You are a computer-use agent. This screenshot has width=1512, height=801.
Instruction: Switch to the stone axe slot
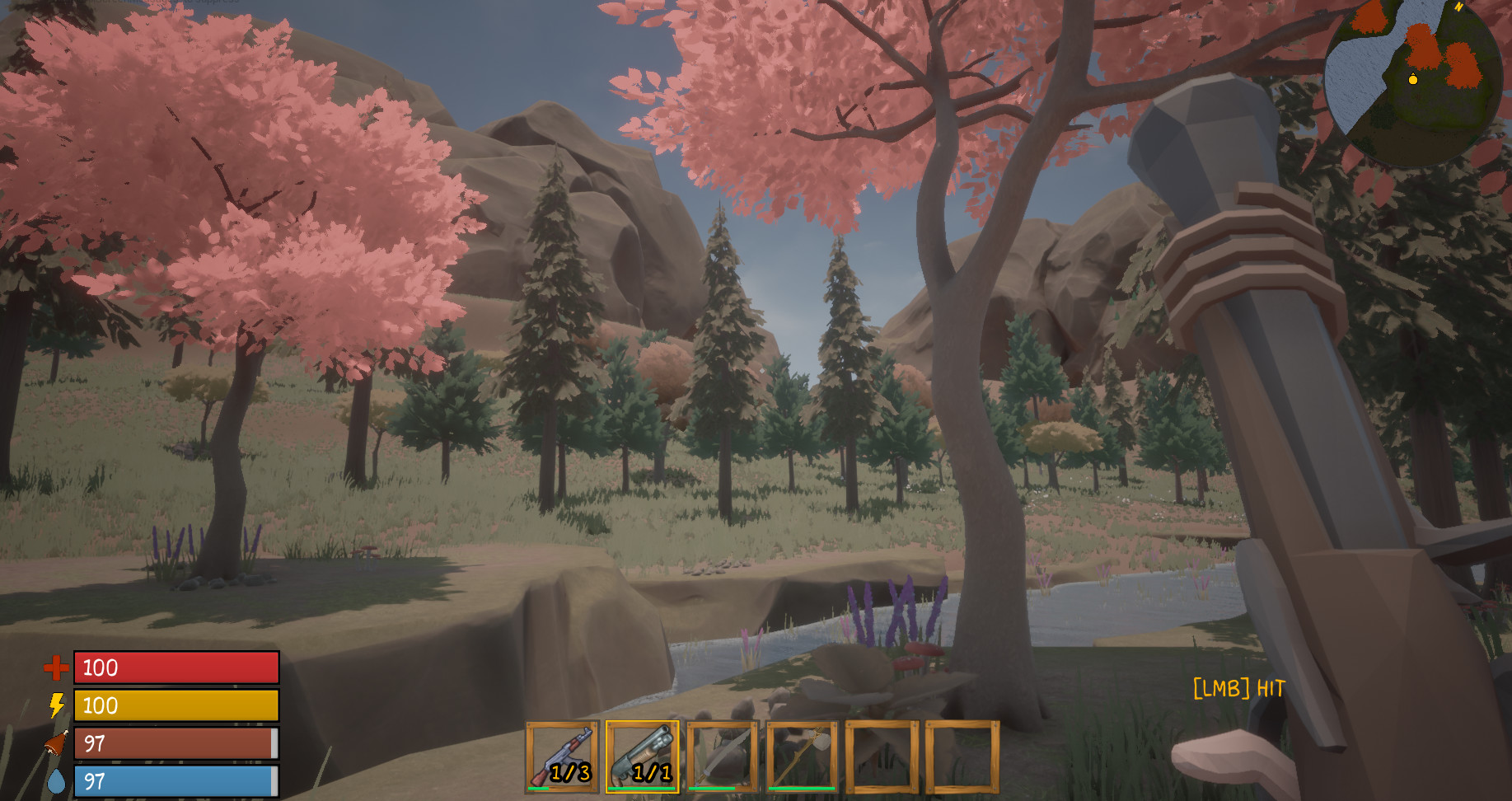802,756
